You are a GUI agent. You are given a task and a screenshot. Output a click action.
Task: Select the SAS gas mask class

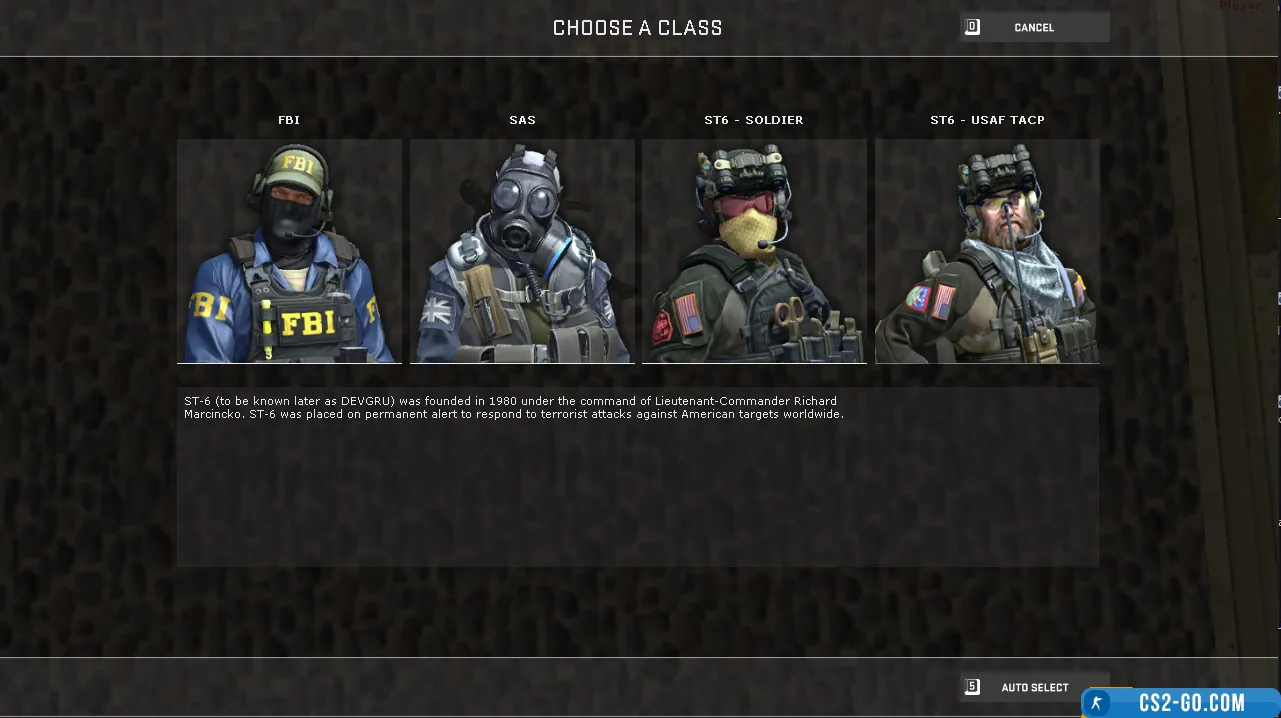[522, 251]
